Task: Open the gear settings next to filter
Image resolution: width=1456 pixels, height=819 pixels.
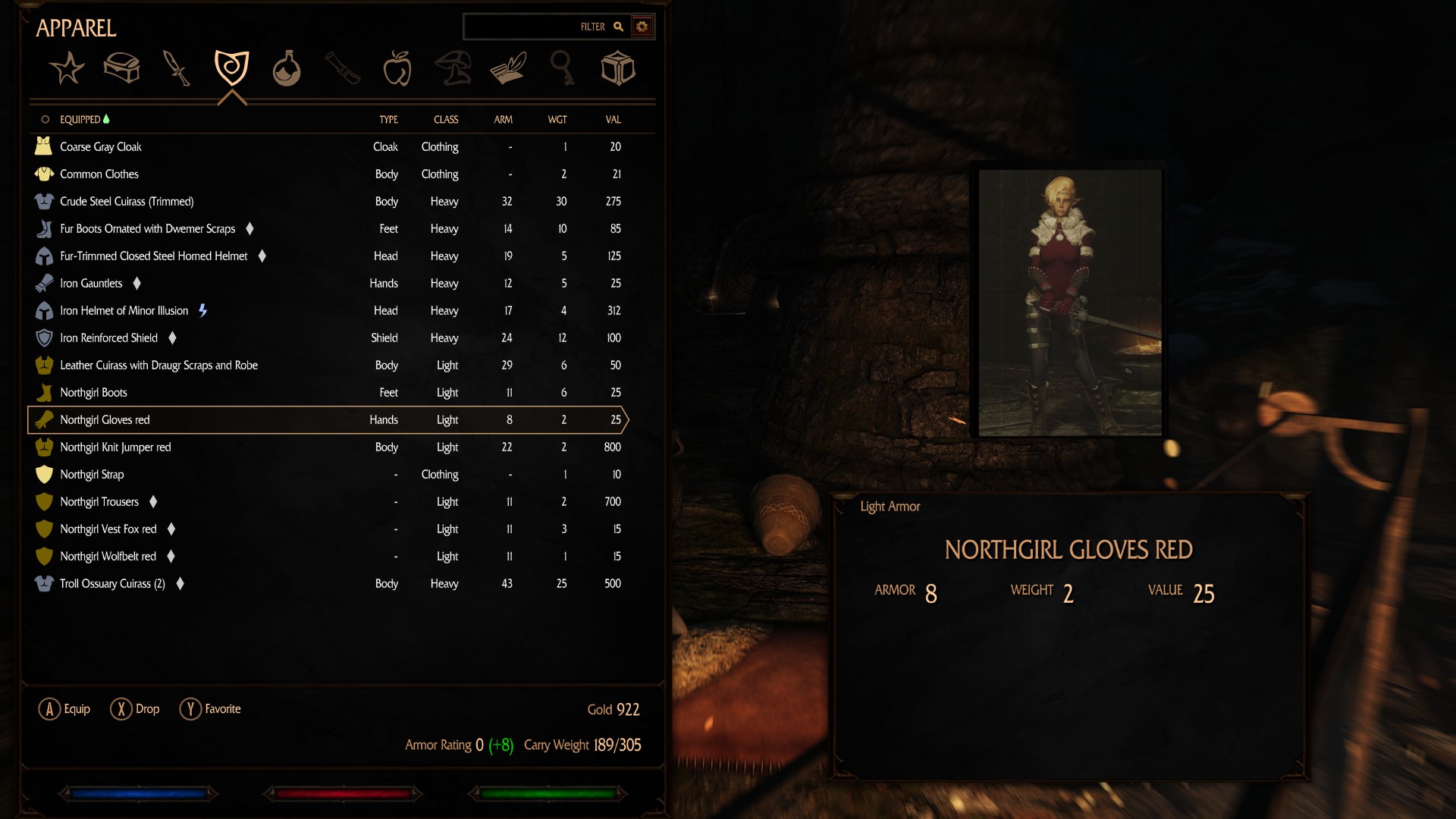Action: point(642,27)
